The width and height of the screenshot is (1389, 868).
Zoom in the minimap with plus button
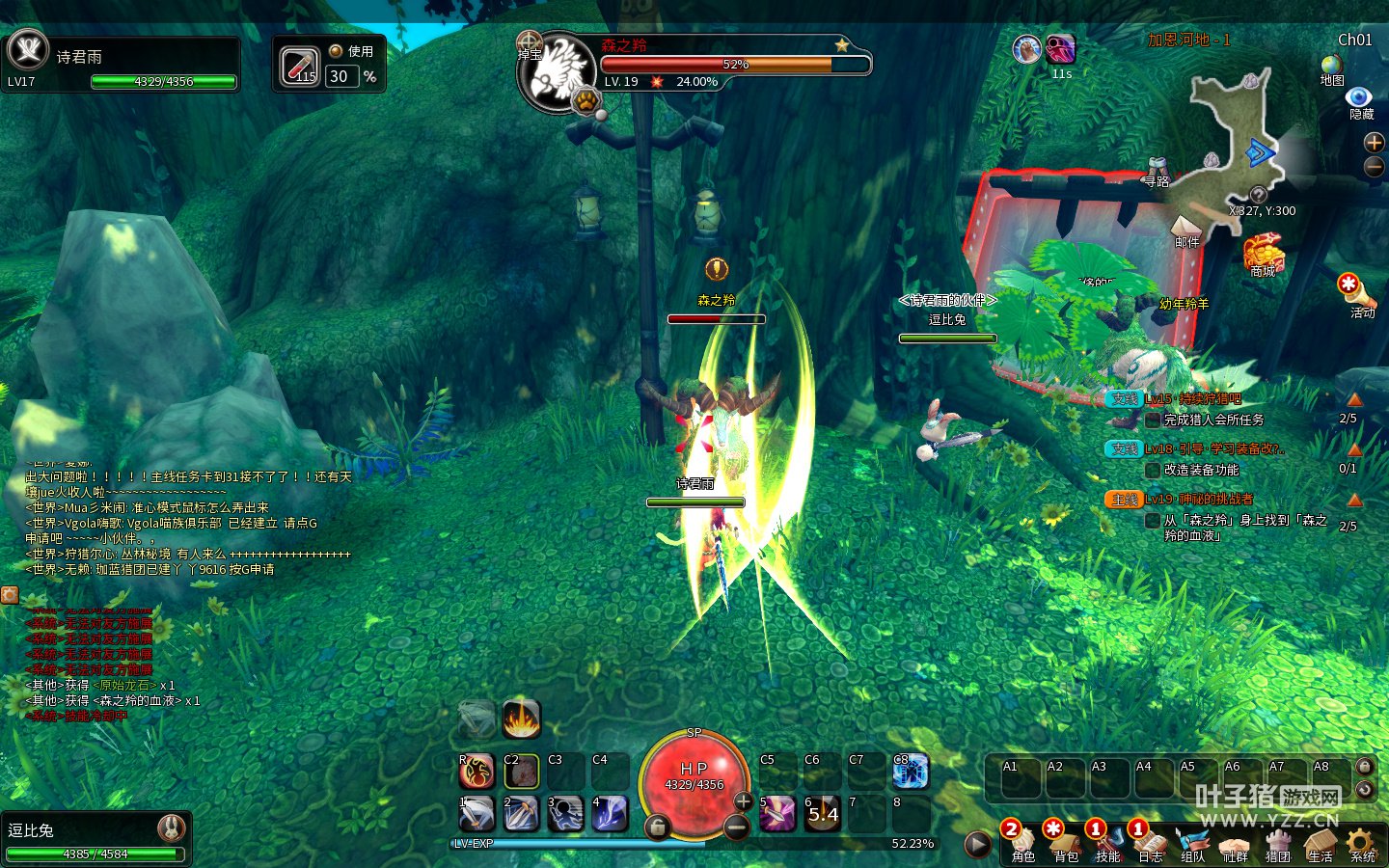tap(1374, 143)
